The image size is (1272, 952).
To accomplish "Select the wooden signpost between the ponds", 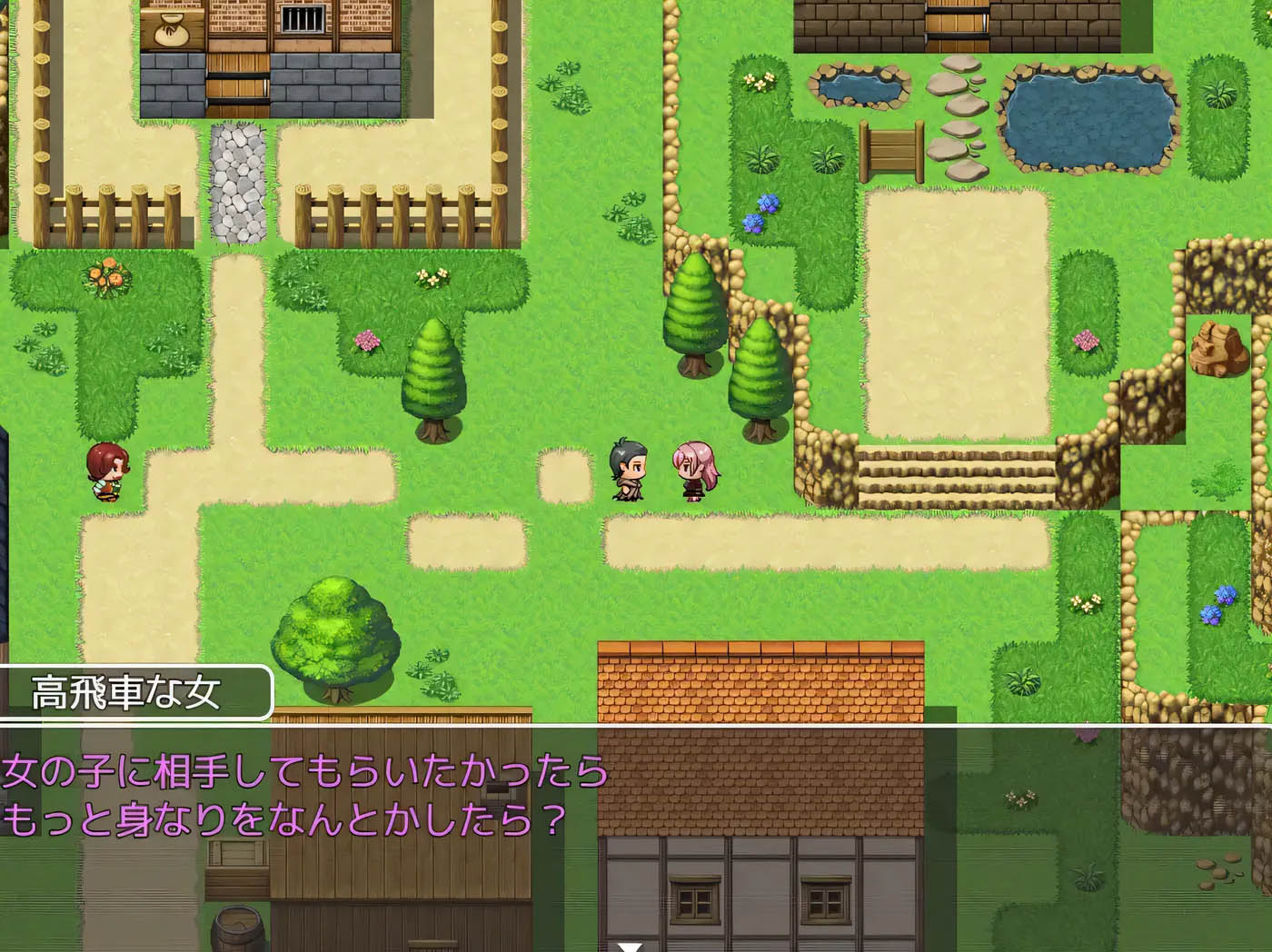I will pos(893,150).
